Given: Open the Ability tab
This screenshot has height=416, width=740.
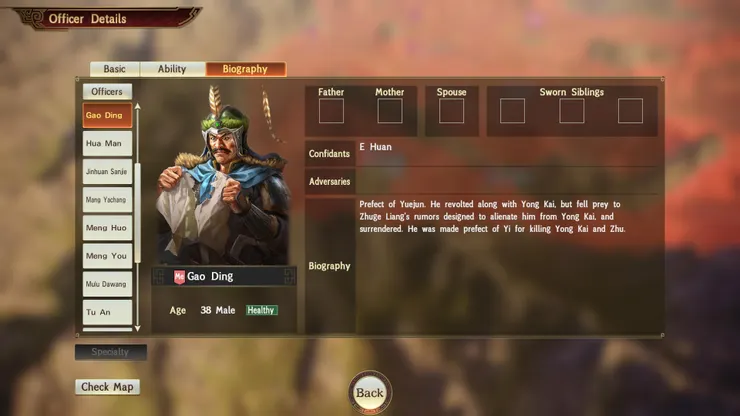Looking at the screenshot, I should tap(172, 69).
